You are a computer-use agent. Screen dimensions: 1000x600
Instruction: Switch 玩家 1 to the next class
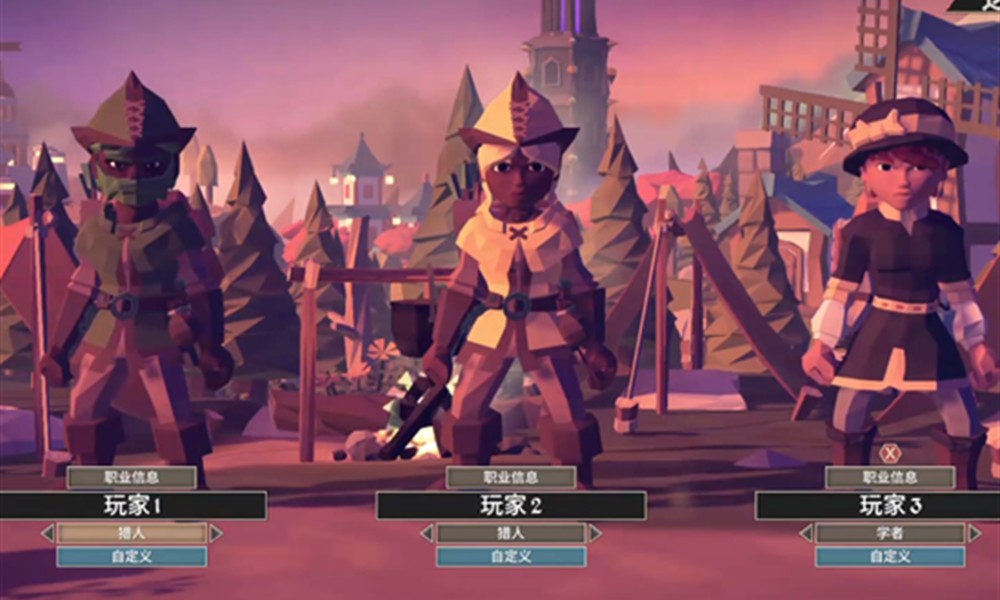pos(216,534)
